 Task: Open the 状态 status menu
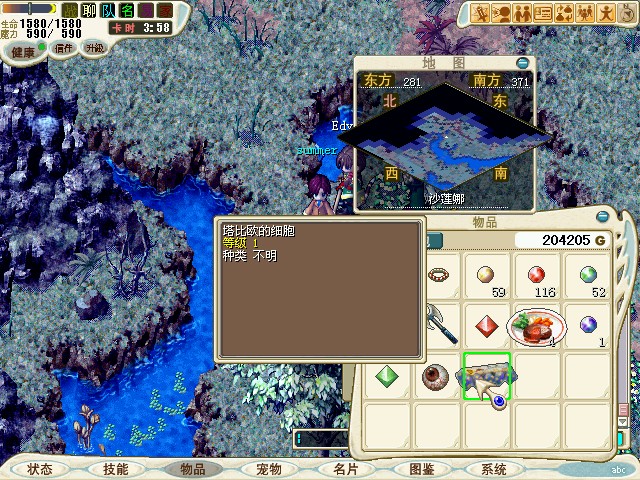(40, 469)
